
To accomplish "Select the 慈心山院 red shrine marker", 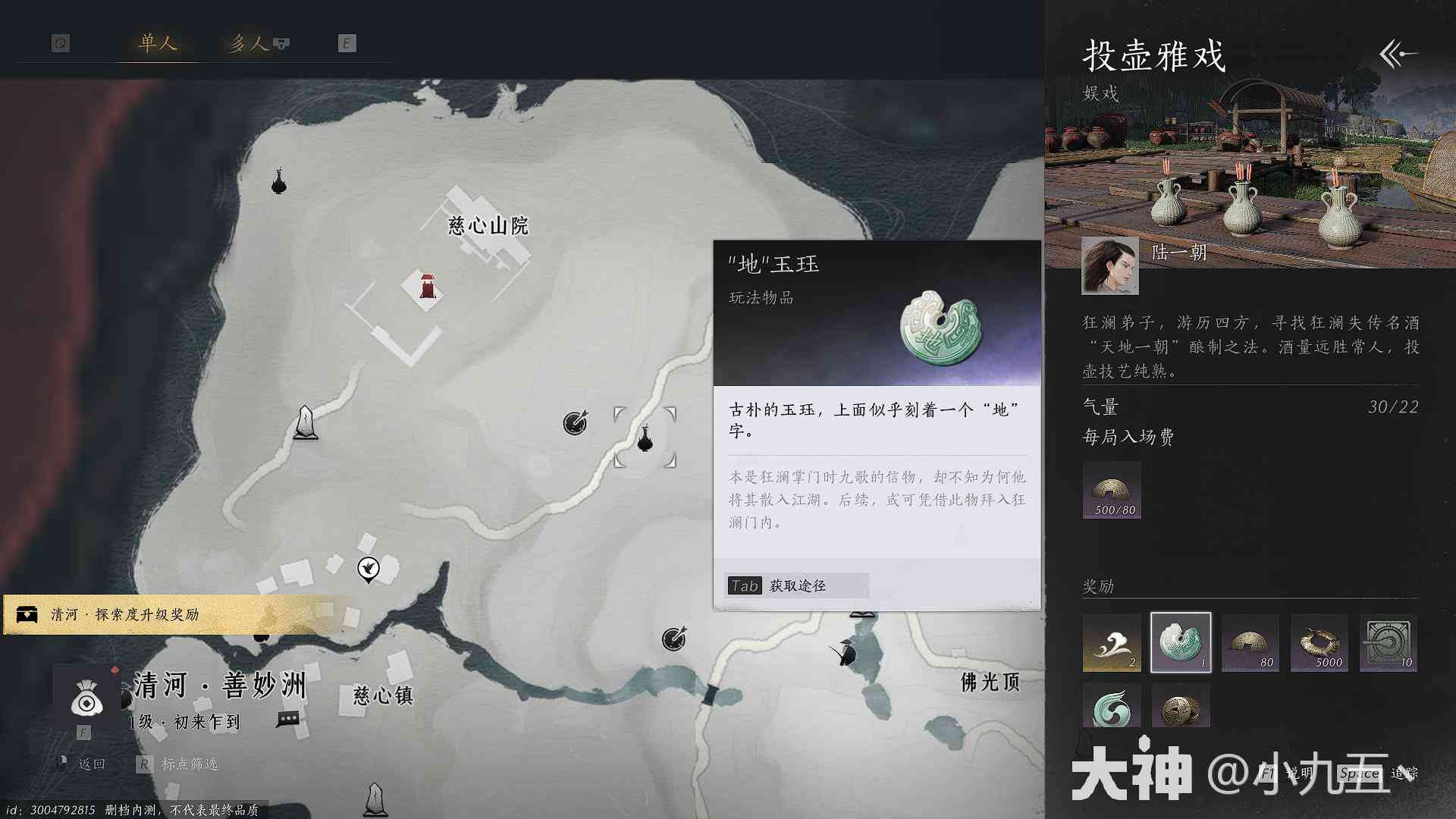I will coord(427,286).
